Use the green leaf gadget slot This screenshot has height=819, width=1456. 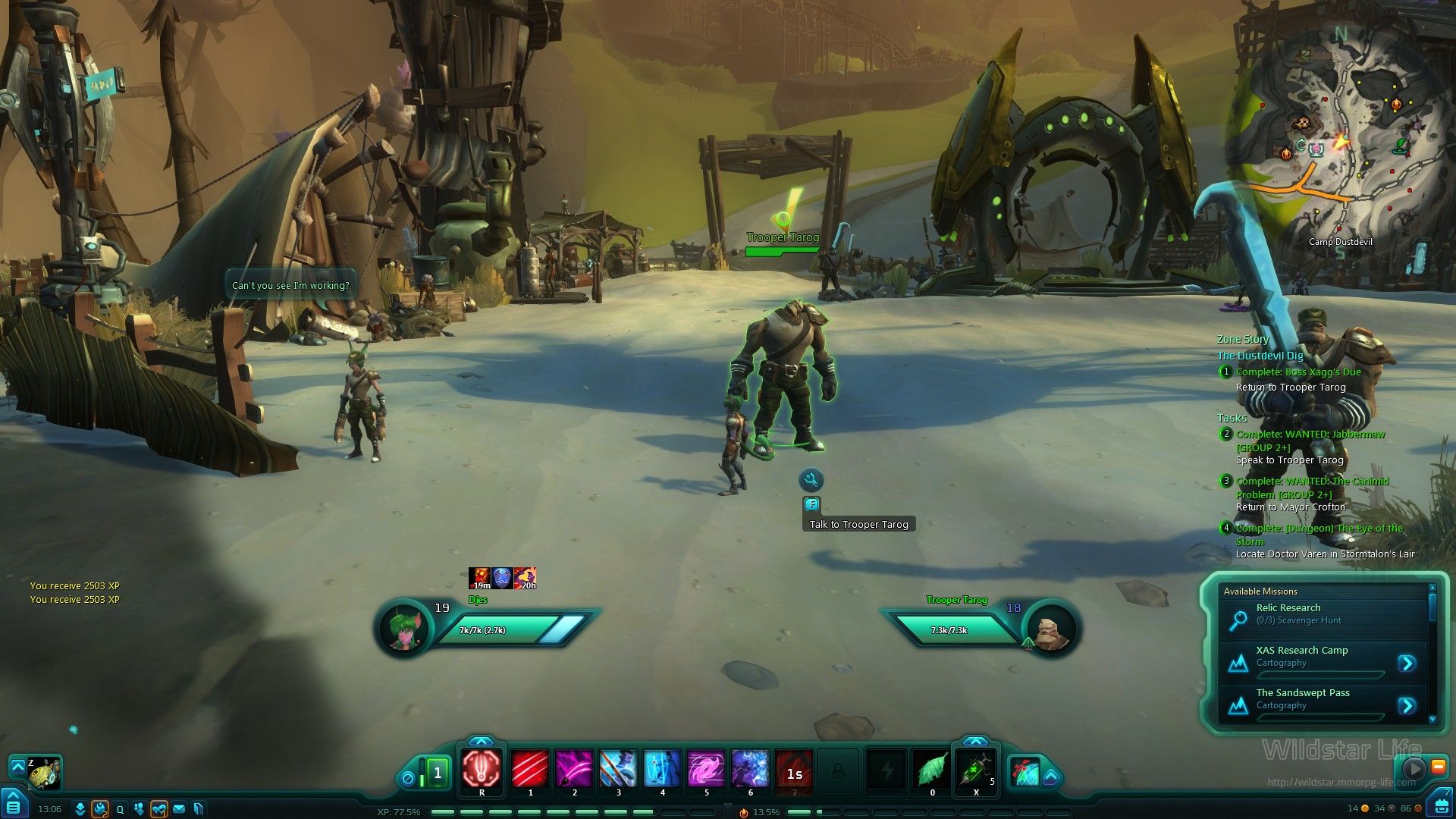(x=932, y=770)
